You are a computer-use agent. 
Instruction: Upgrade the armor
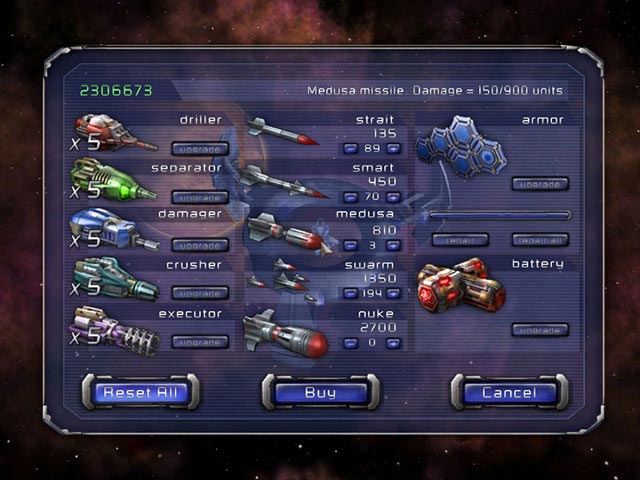540,184
